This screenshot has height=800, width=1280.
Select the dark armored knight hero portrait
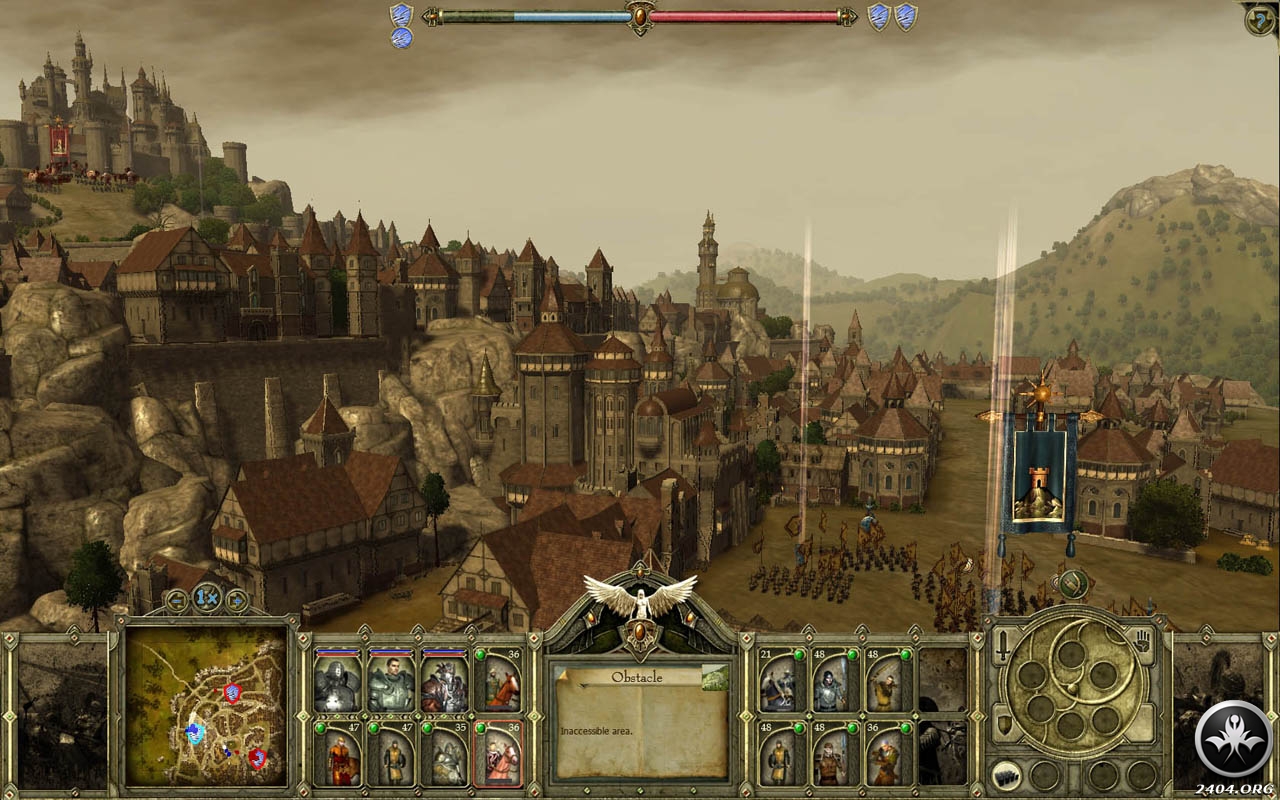337,681
